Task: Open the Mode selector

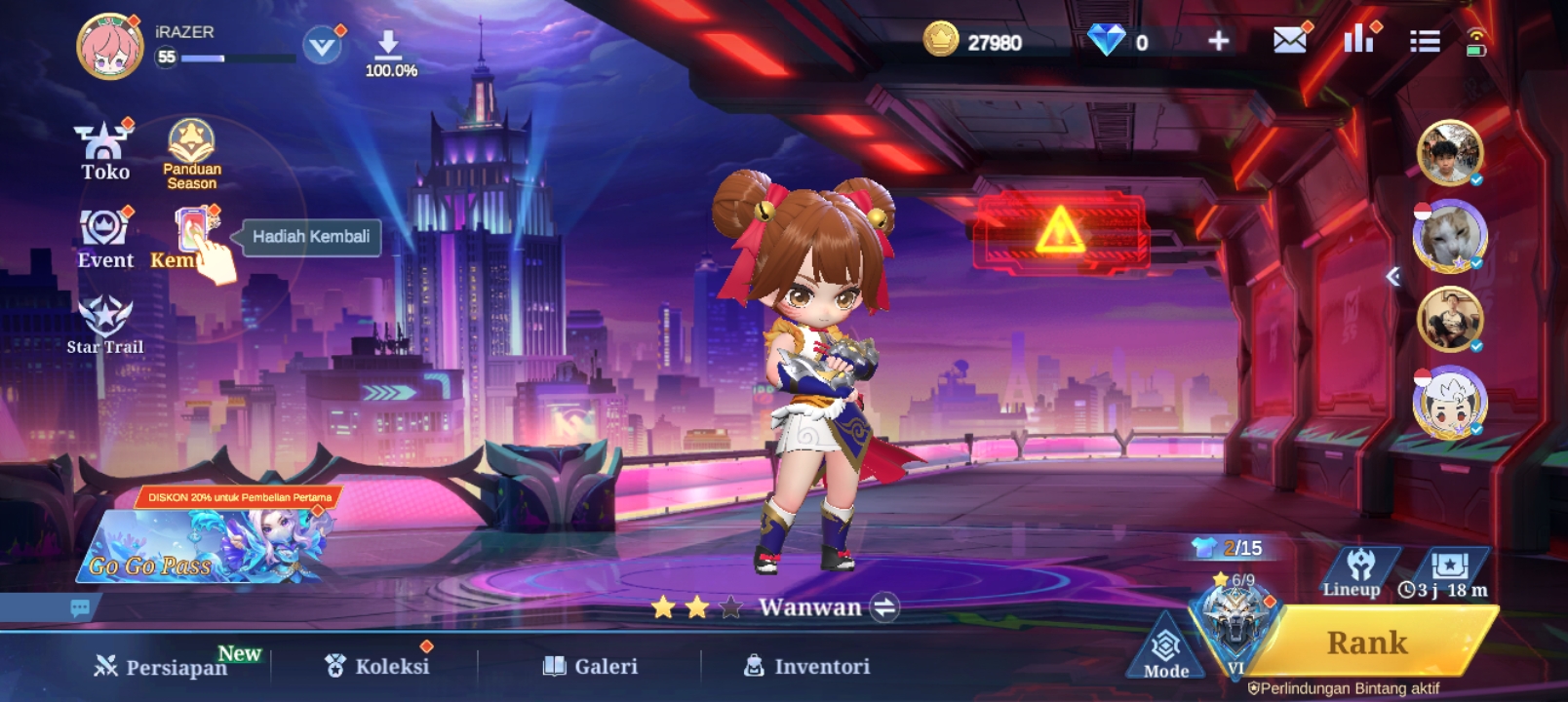Action: 1166,649
